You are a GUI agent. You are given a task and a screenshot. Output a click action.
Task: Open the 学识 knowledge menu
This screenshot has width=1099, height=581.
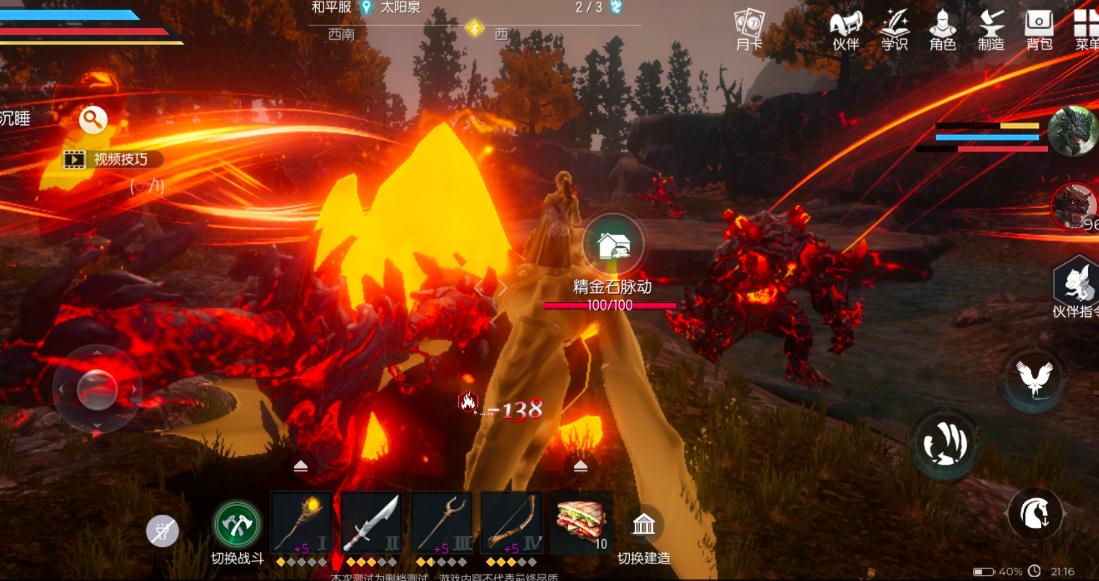pyautogui.click(x=894, y=27)
